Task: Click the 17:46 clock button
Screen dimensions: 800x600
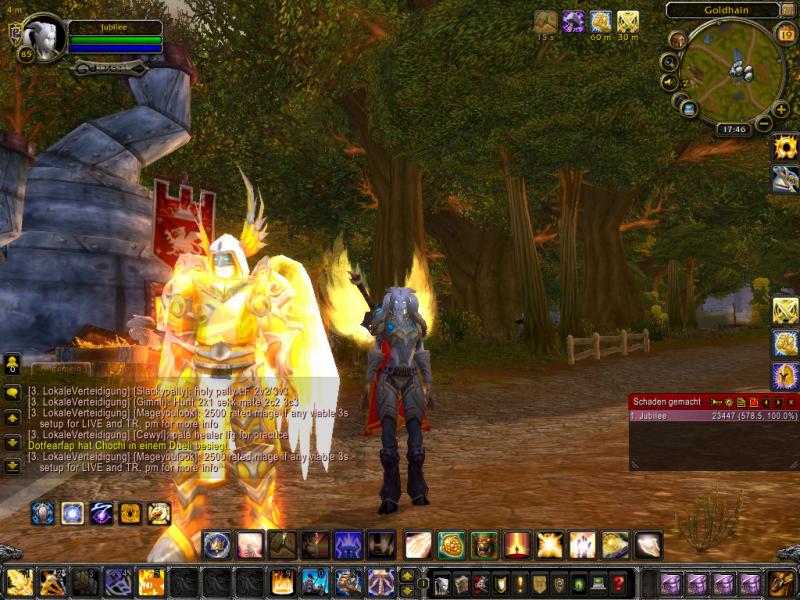Action: [733, 129]
